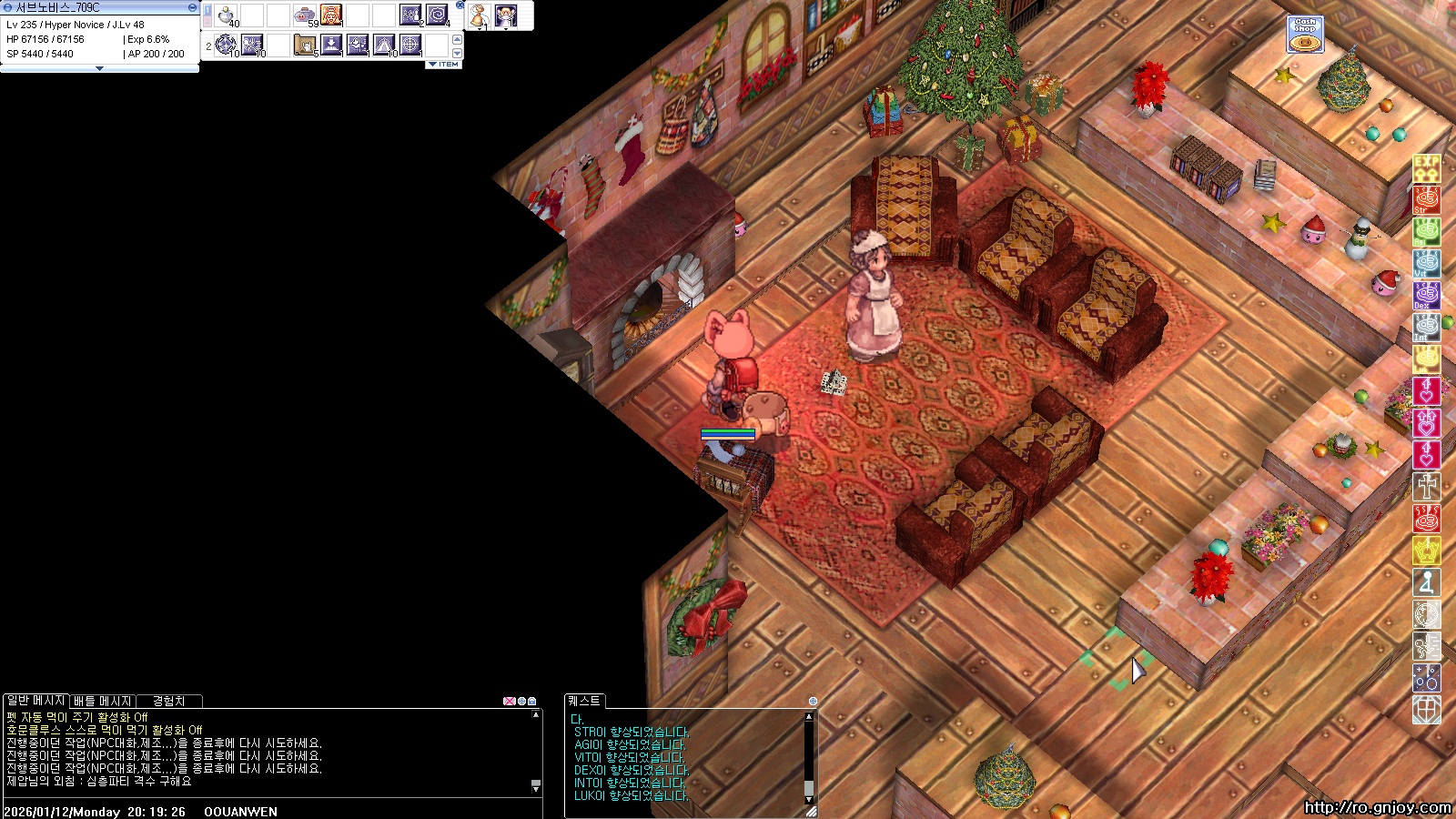Open the 경험치 chat tab
Viewport: 1456px width, 819px height.
click(x=168, y=701)
